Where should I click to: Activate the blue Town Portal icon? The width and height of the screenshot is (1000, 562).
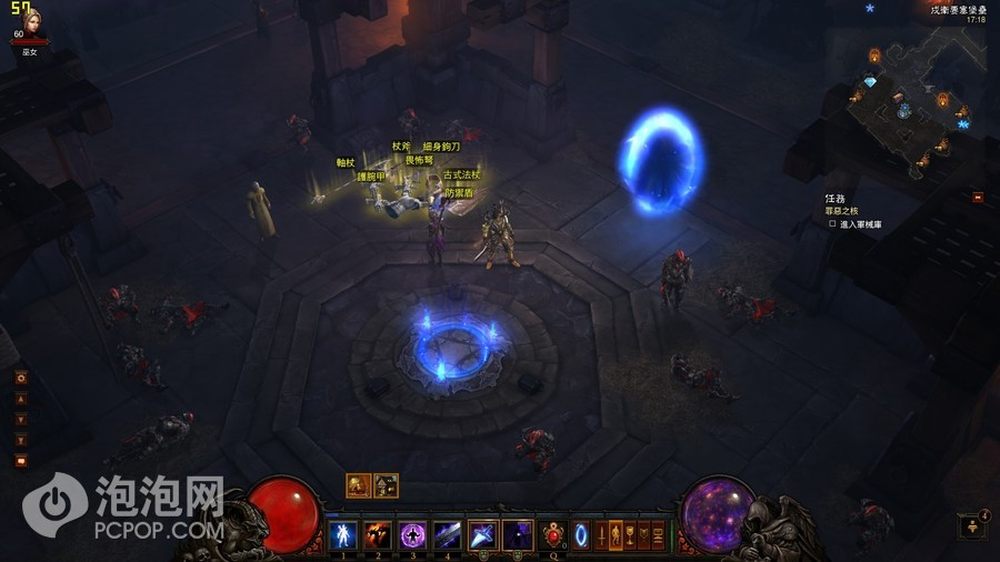tap(581, 535)
